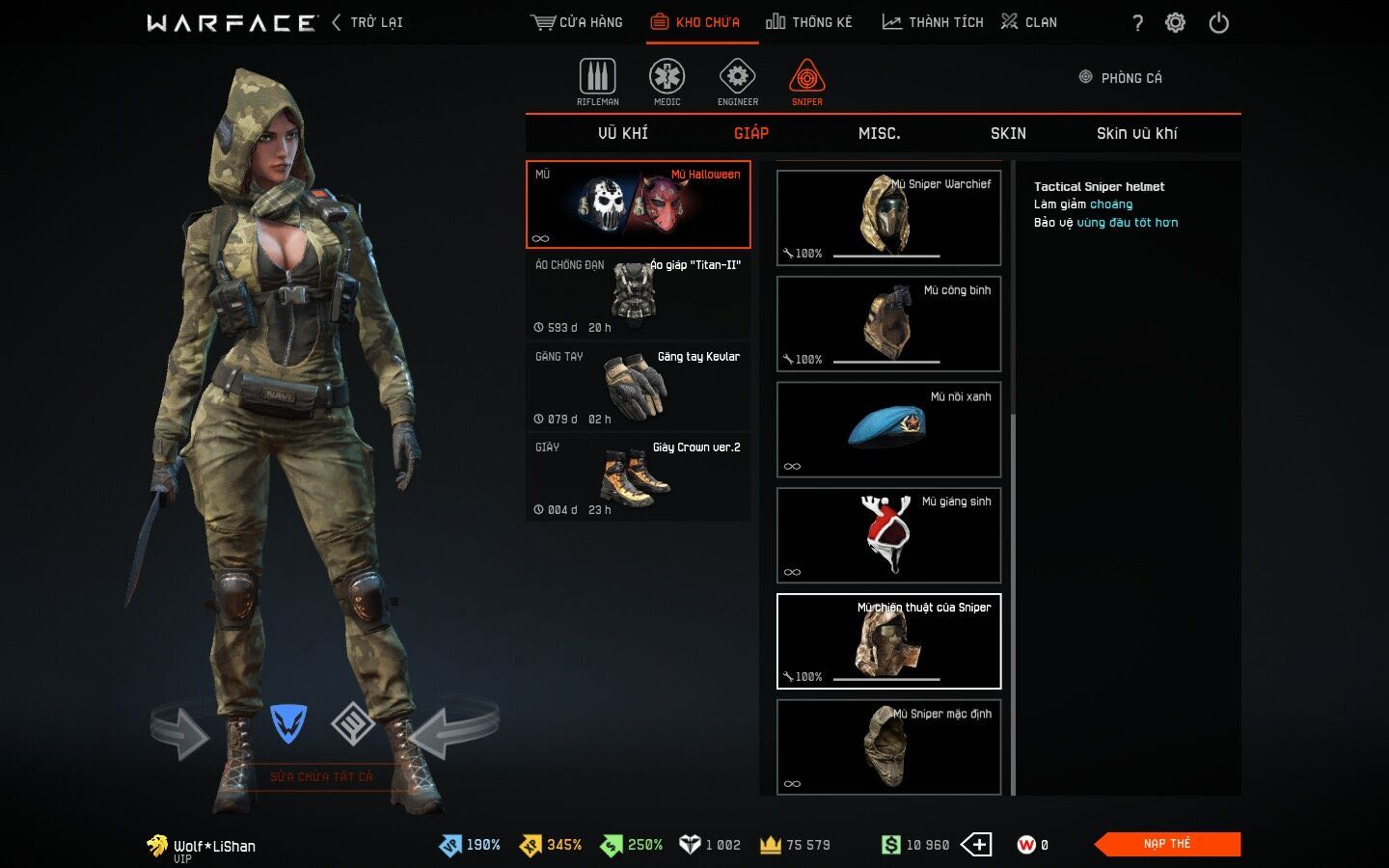Select the Engineer class
Viewport: 1389px width, 868px height.
[737, 82]
